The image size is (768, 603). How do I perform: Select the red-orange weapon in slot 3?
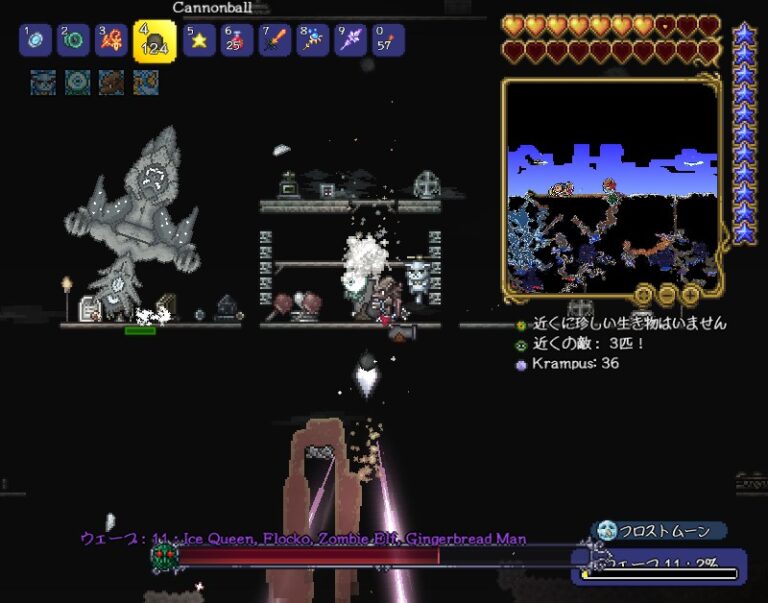111,41
